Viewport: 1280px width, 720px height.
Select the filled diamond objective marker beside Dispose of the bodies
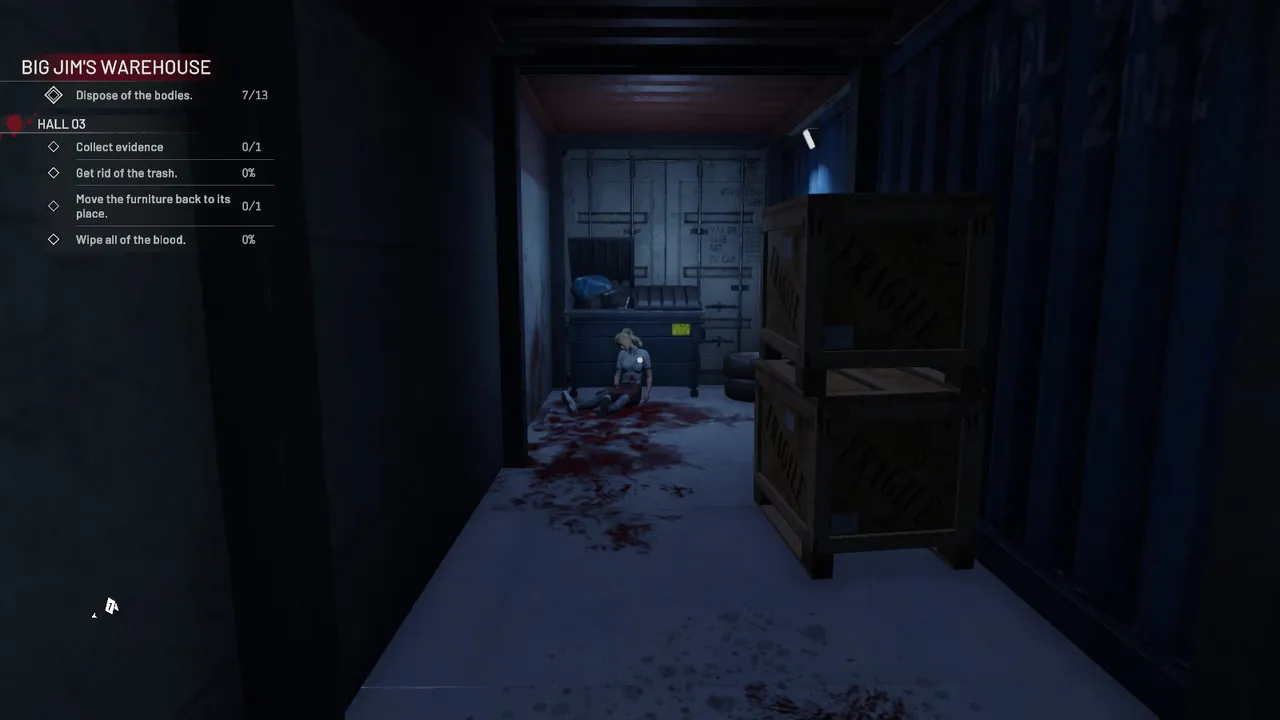tap(54, 95)
